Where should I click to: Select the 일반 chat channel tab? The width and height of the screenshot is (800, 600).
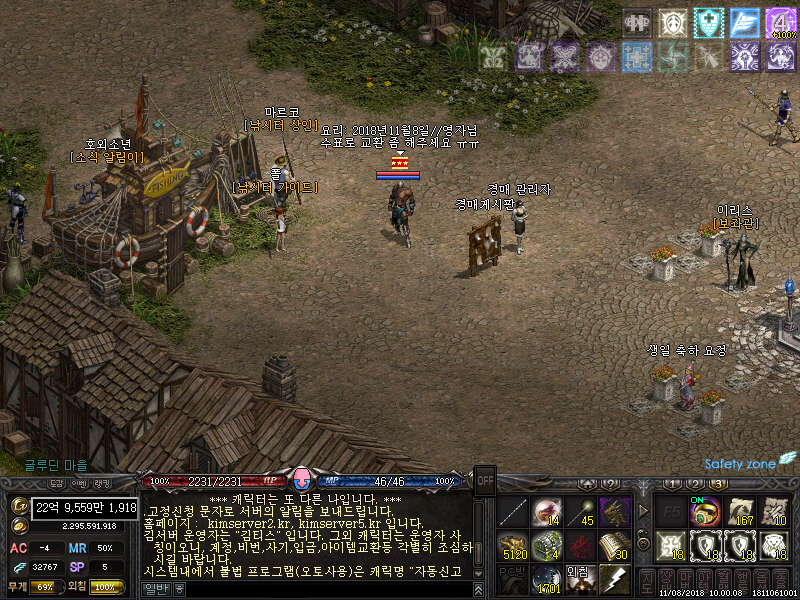click(155, 590)
